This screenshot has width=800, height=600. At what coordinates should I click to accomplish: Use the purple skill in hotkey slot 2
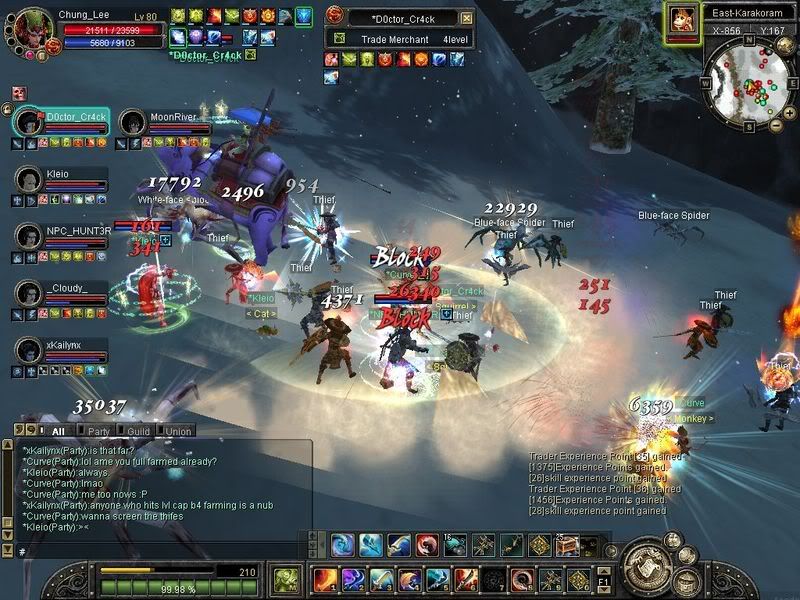pos(352,579)
